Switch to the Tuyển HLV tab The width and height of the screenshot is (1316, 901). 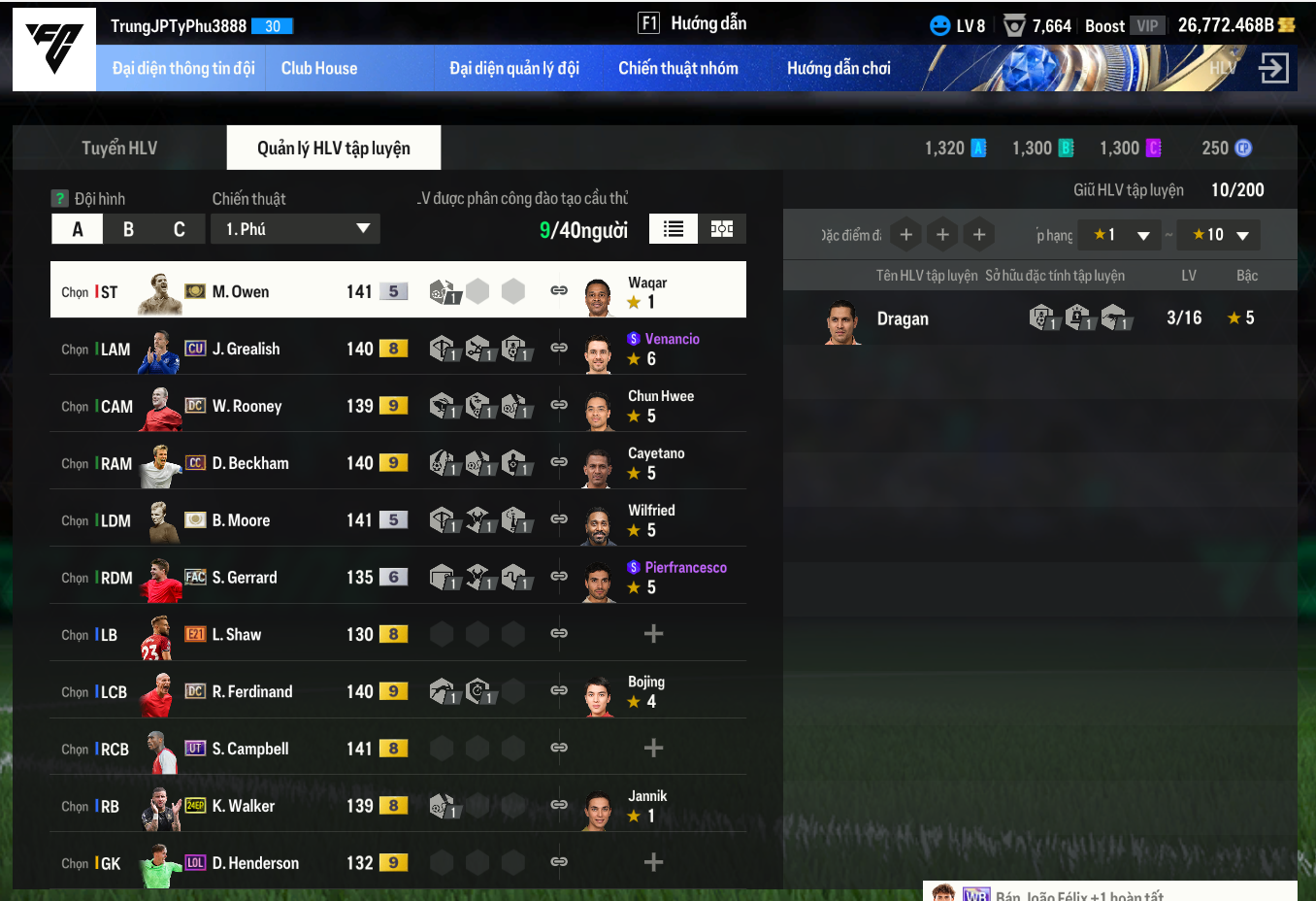(x=119, y=148)
